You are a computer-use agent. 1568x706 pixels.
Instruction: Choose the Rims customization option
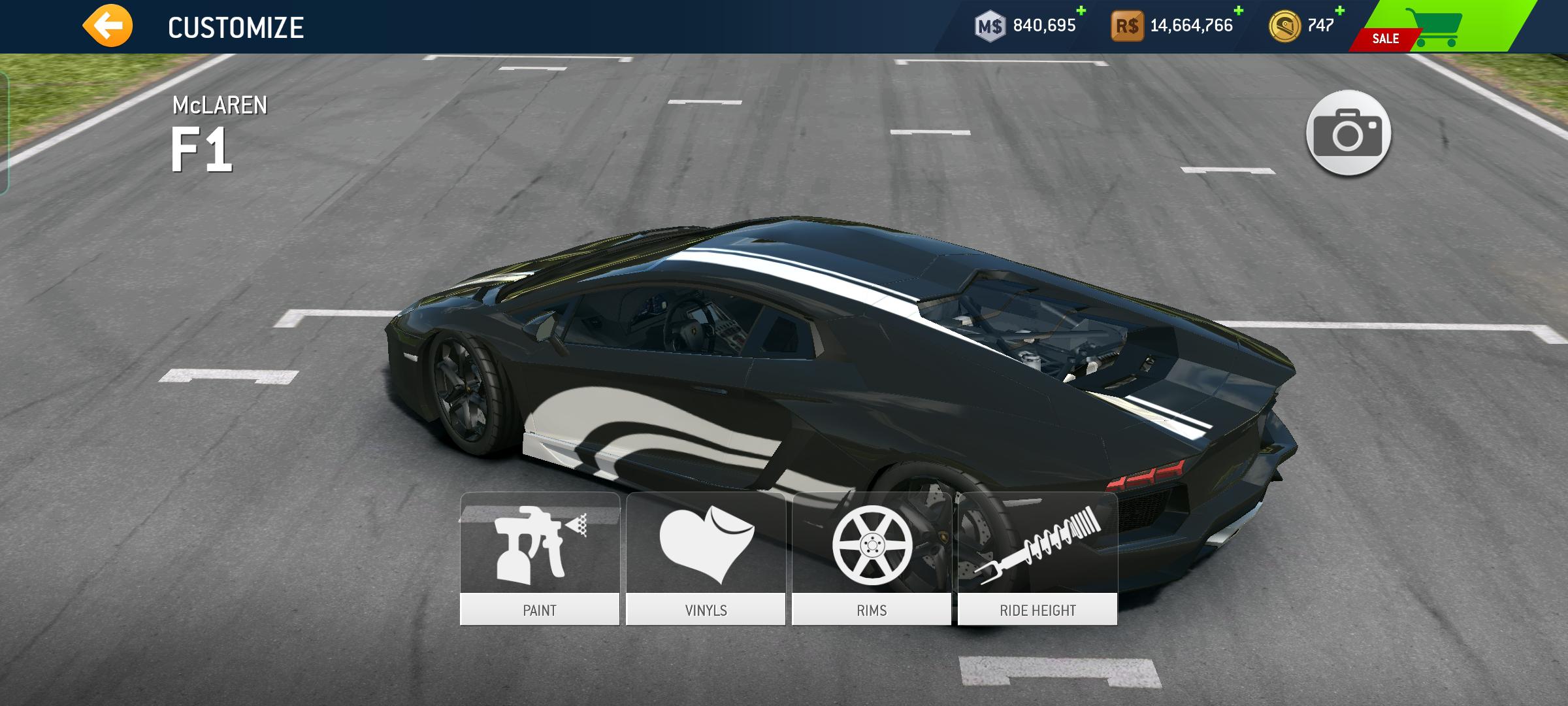click(x=872, y=559)
